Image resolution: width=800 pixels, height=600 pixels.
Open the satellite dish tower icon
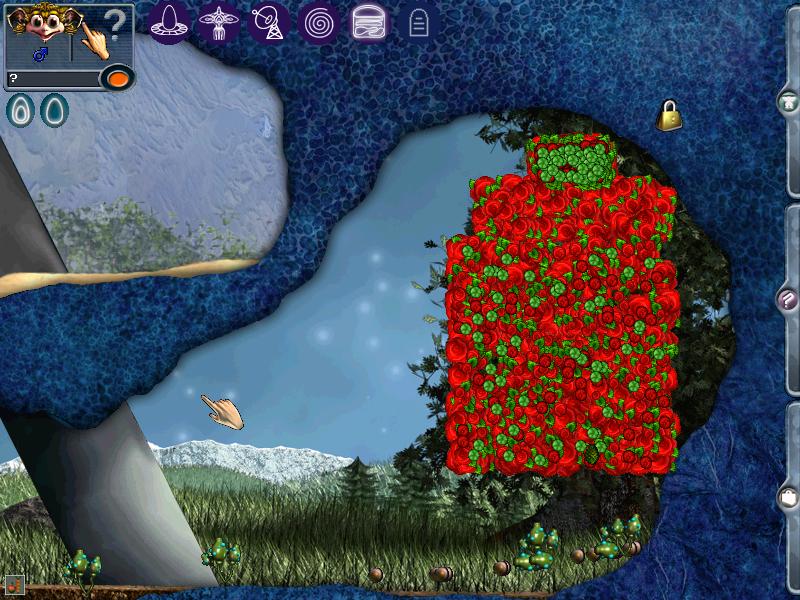click(266, 21)
